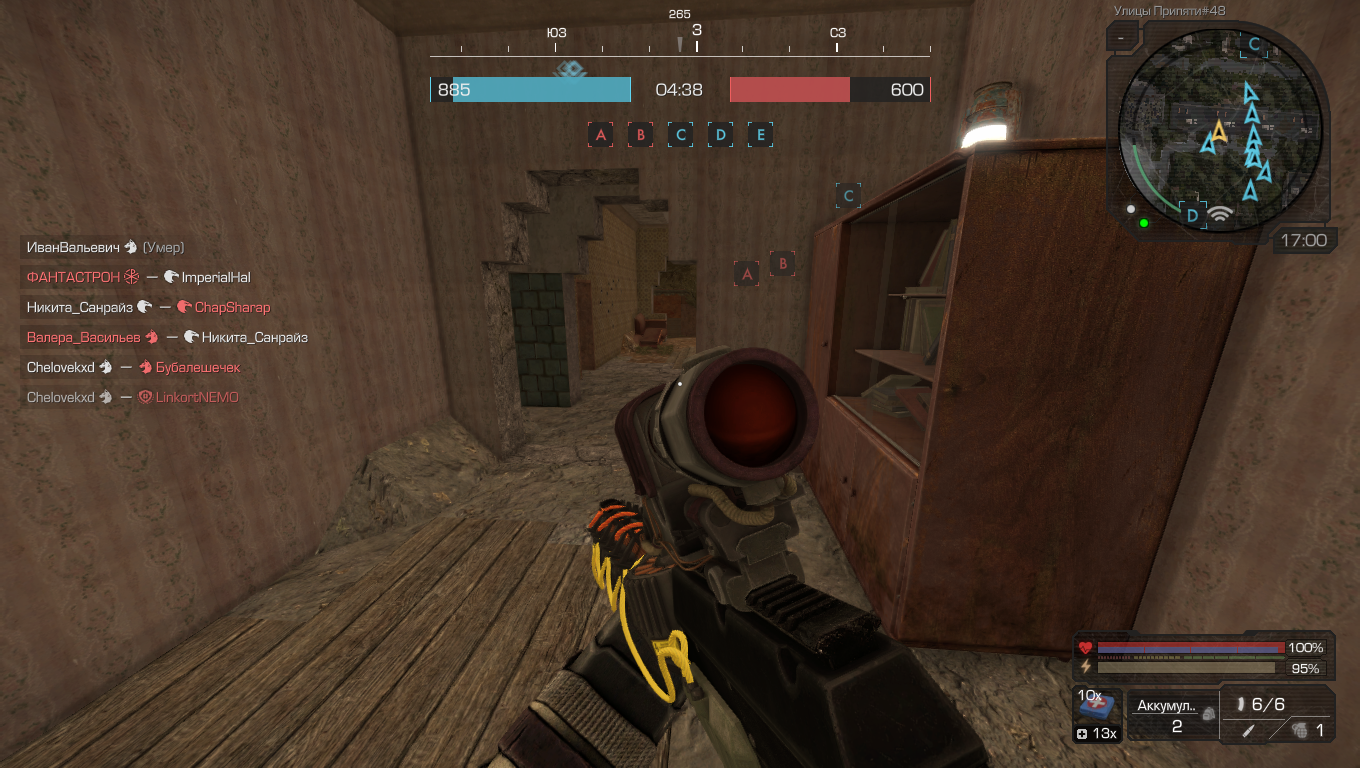Viewport: 1360px width, 768px height.
Task: Click the kill feed row with Бубалешечек
Action: click(133, 367)
